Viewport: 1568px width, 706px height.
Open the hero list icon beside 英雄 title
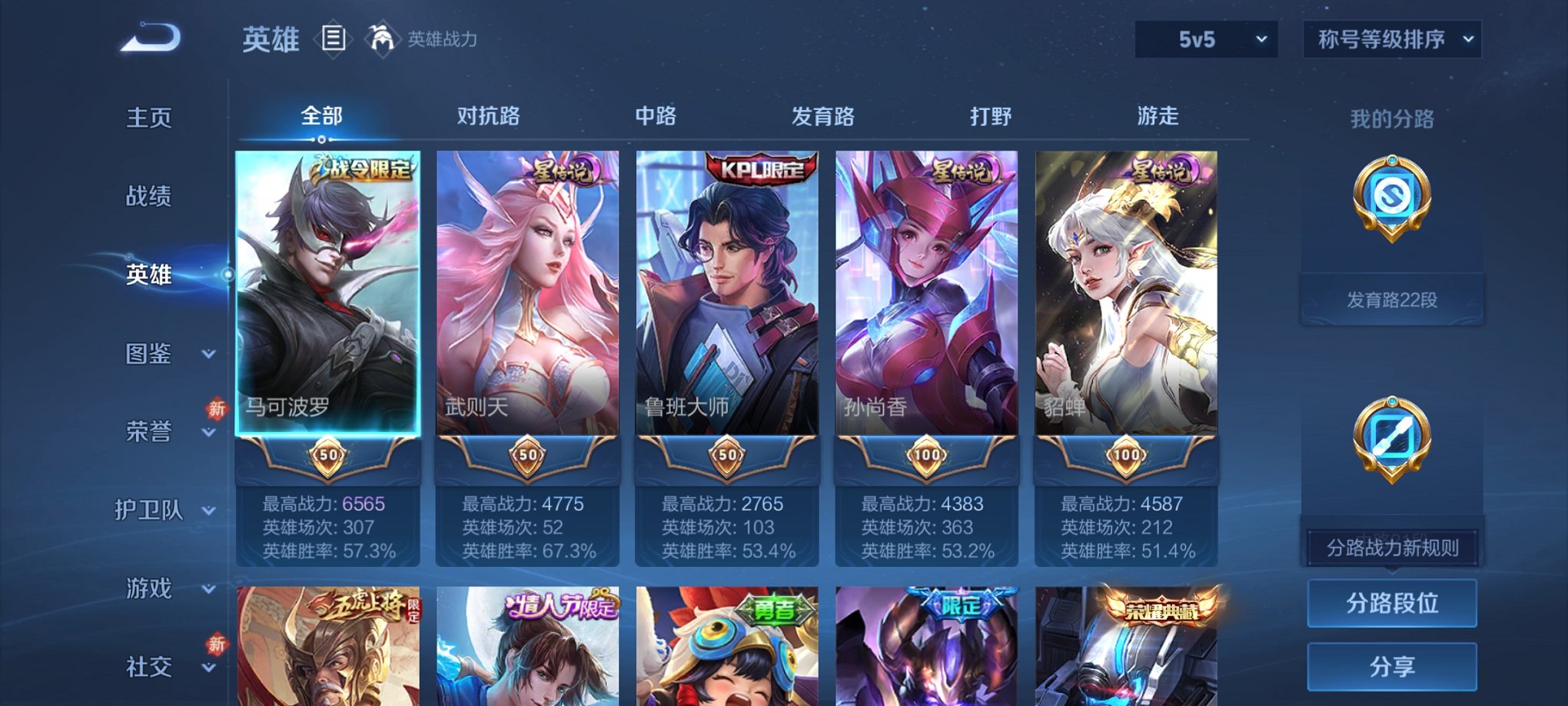click(x=333, y=38)
